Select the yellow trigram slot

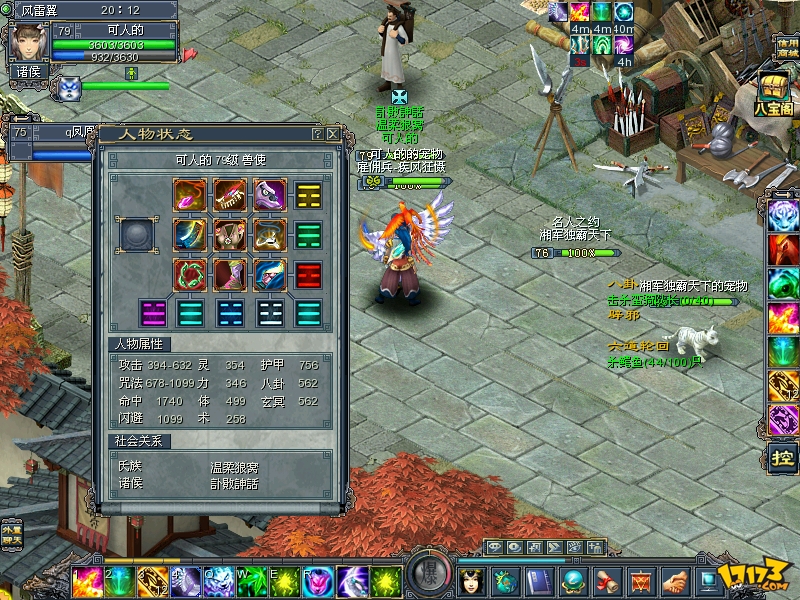(x=308, y=194)
